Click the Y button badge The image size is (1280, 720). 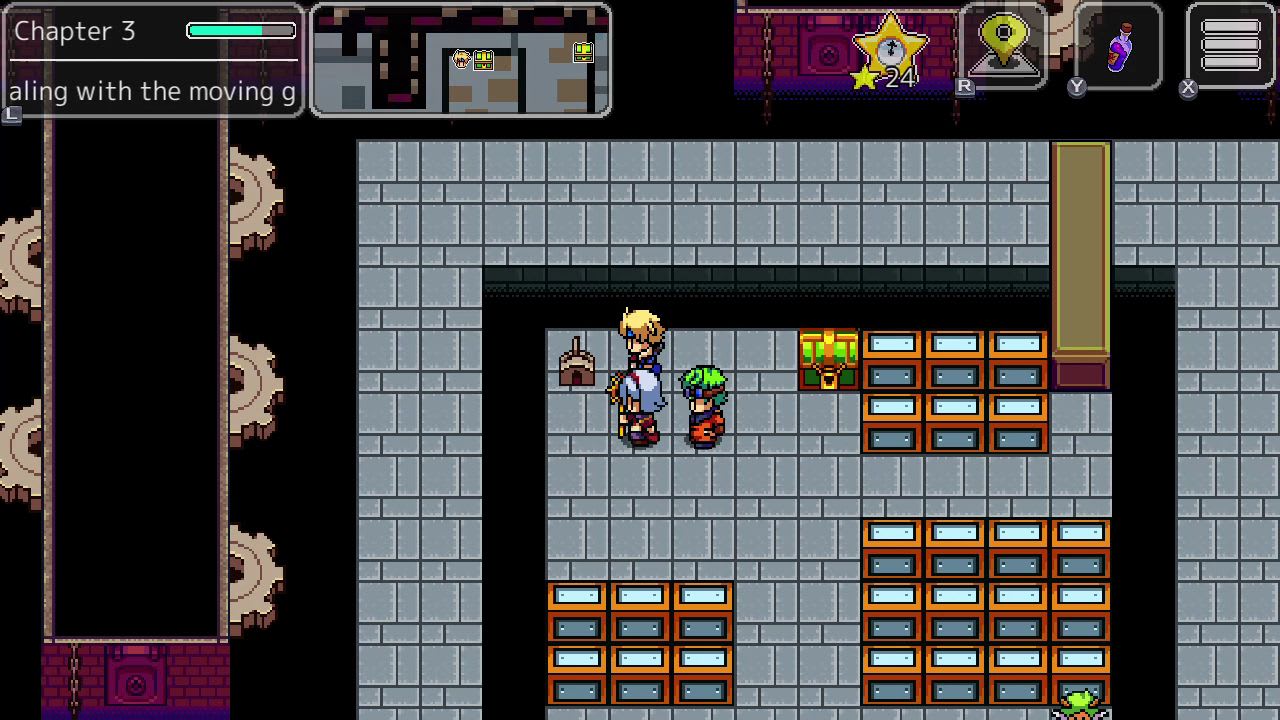(x=1076, y=87)
